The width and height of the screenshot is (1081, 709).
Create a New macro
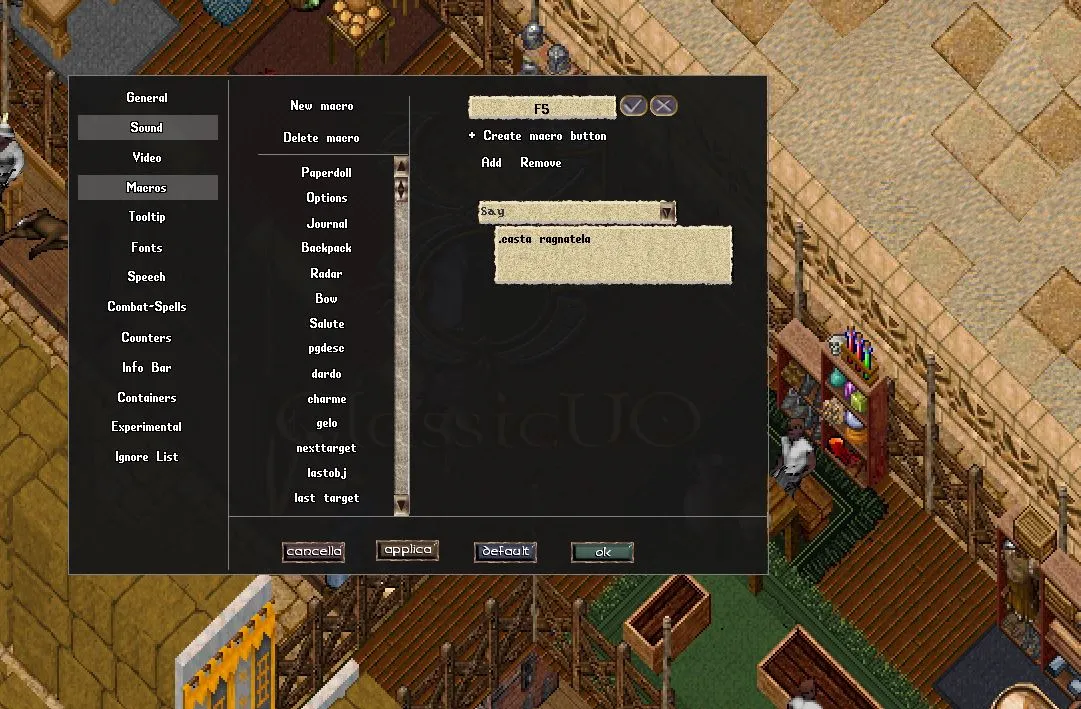click(321, 106)
